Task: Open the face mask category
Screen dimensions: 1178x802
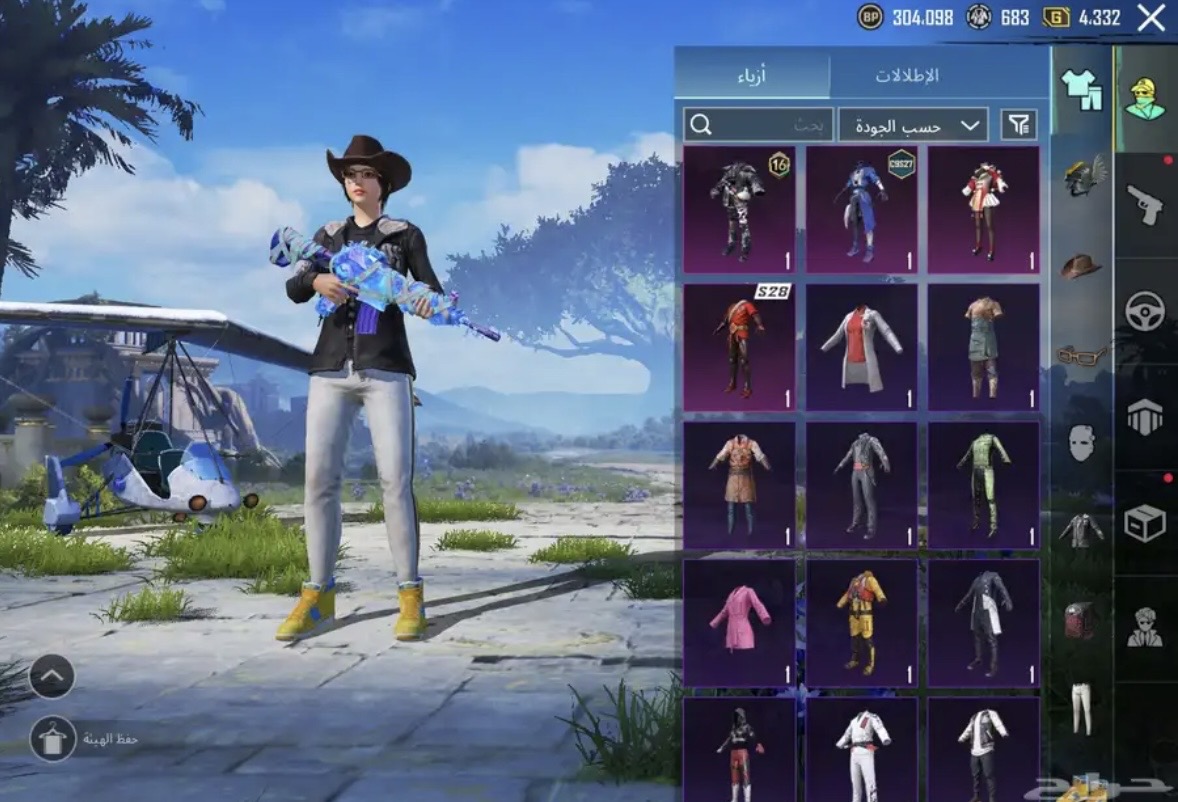Action: pos(1081,442)
